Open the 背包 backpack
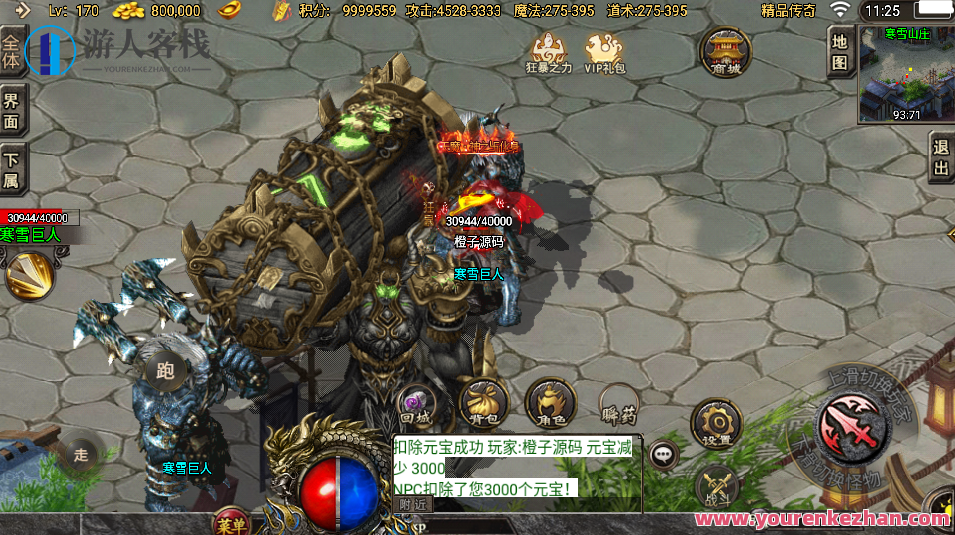This screenshot has width=955, height=535. tap(482, 404)
